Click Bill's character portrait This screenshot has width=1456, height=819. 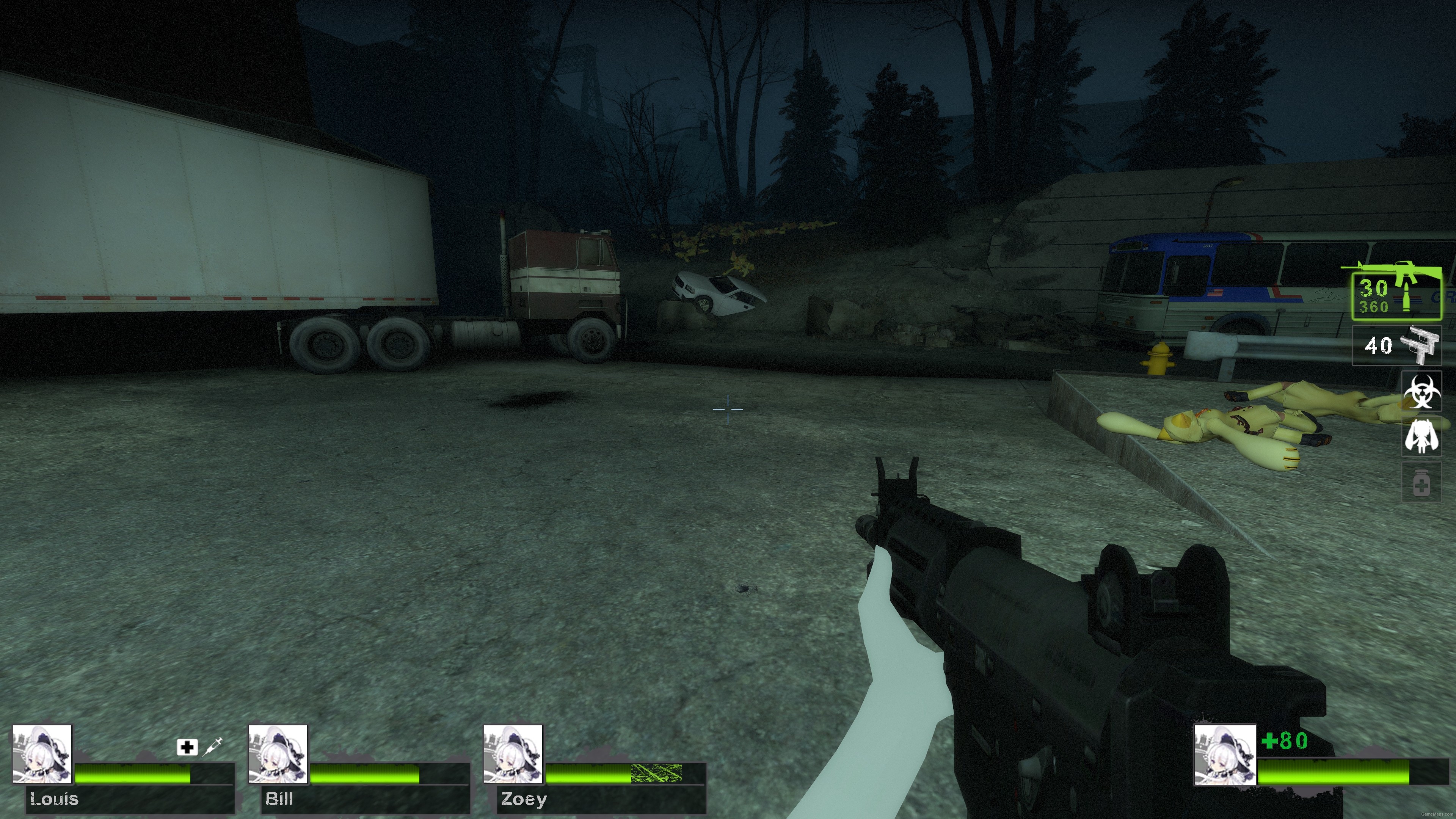278,753
